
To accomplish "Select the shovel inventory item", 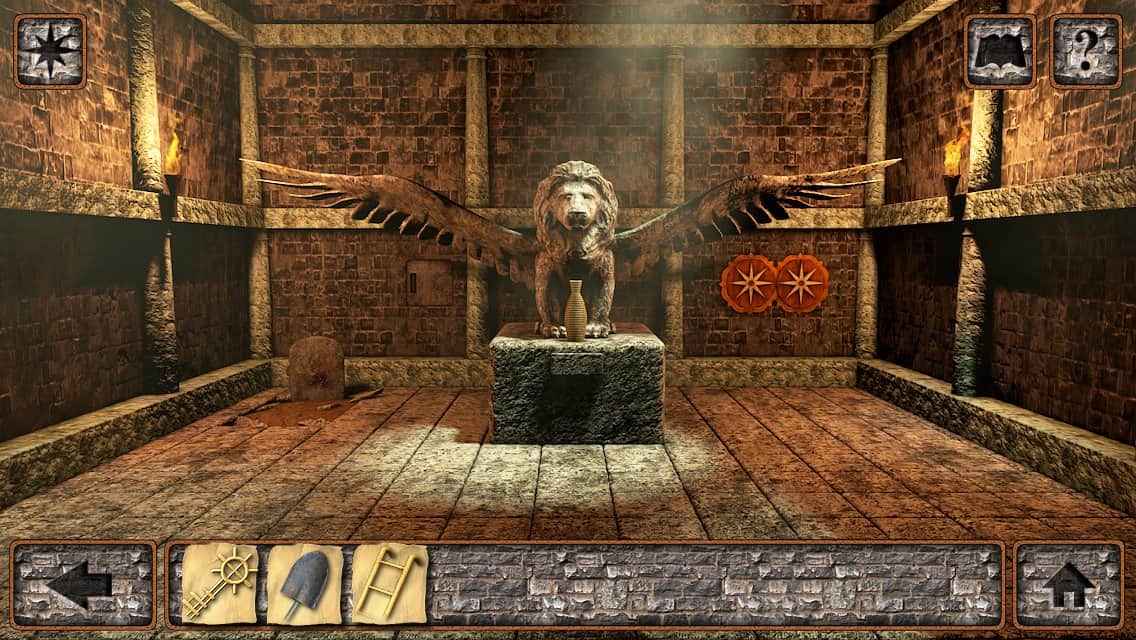I will tap(304, 585).
